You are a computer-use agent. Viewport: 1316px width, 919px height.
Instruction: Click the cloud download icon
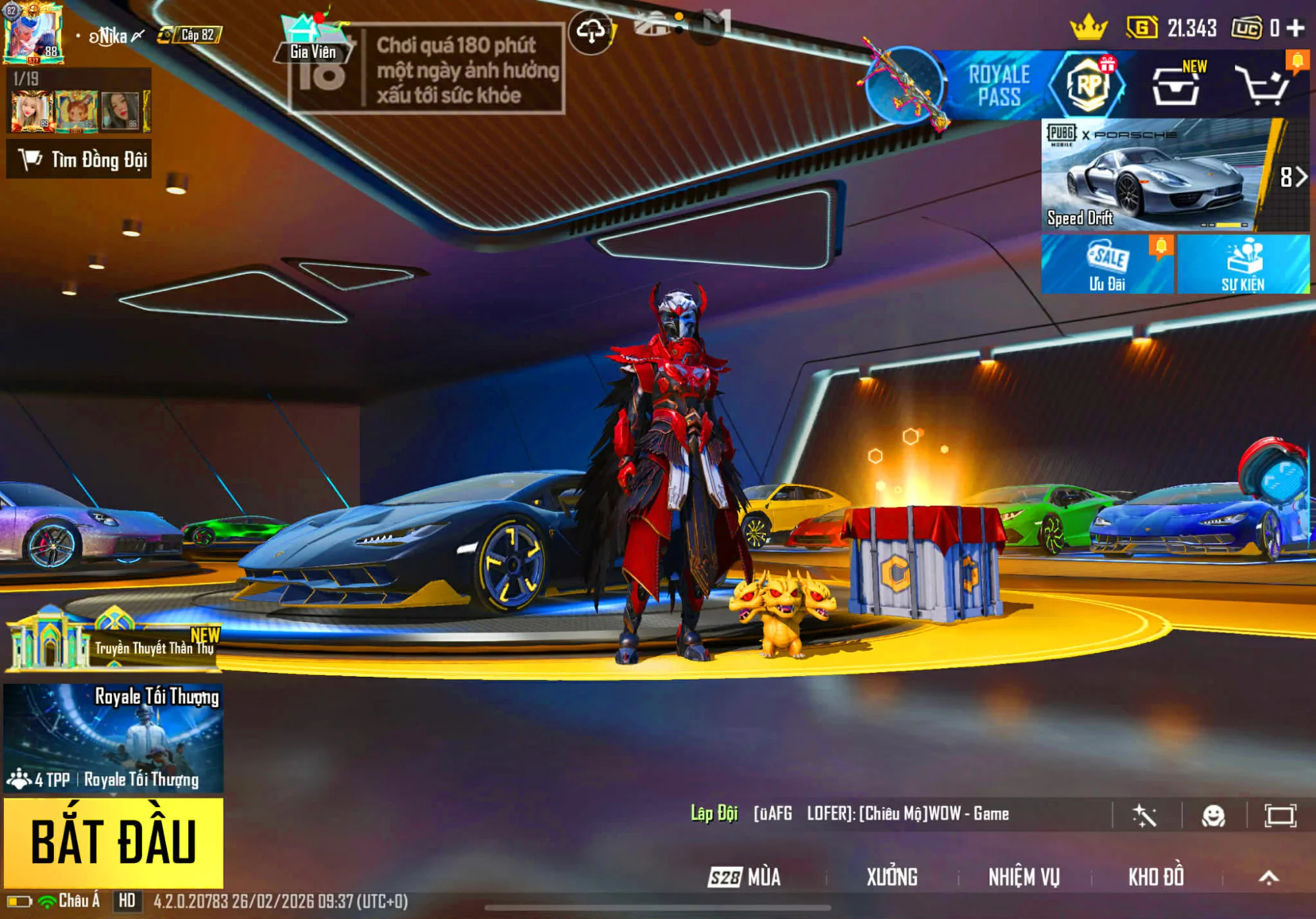click(591, 32)
